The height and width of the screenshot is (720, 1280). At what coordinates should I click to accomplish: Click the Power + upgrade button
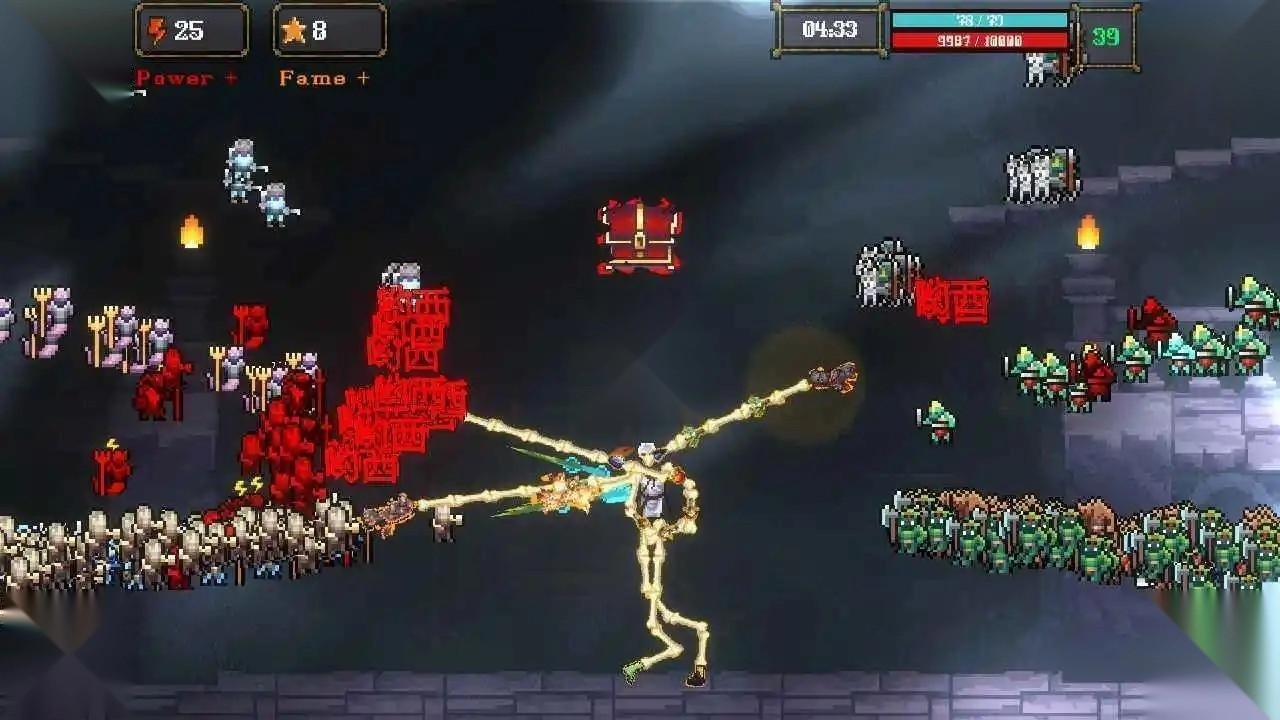[x=187, y=78]
